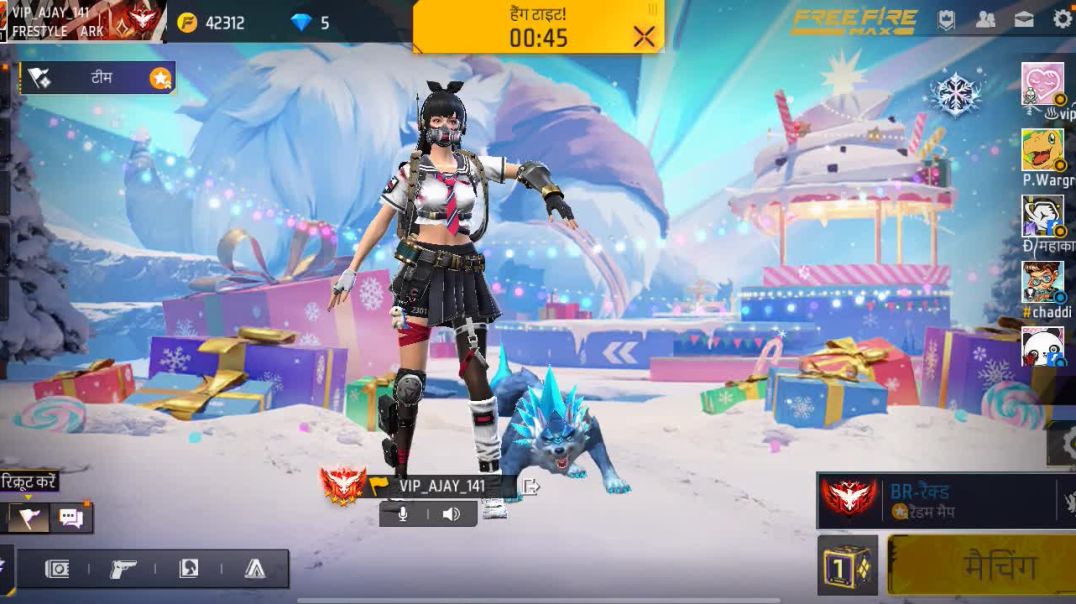The height and width of the screenshot is (604, 1076).
Task: Open the vault icon in the bottom toolbar
Action: 57,569
